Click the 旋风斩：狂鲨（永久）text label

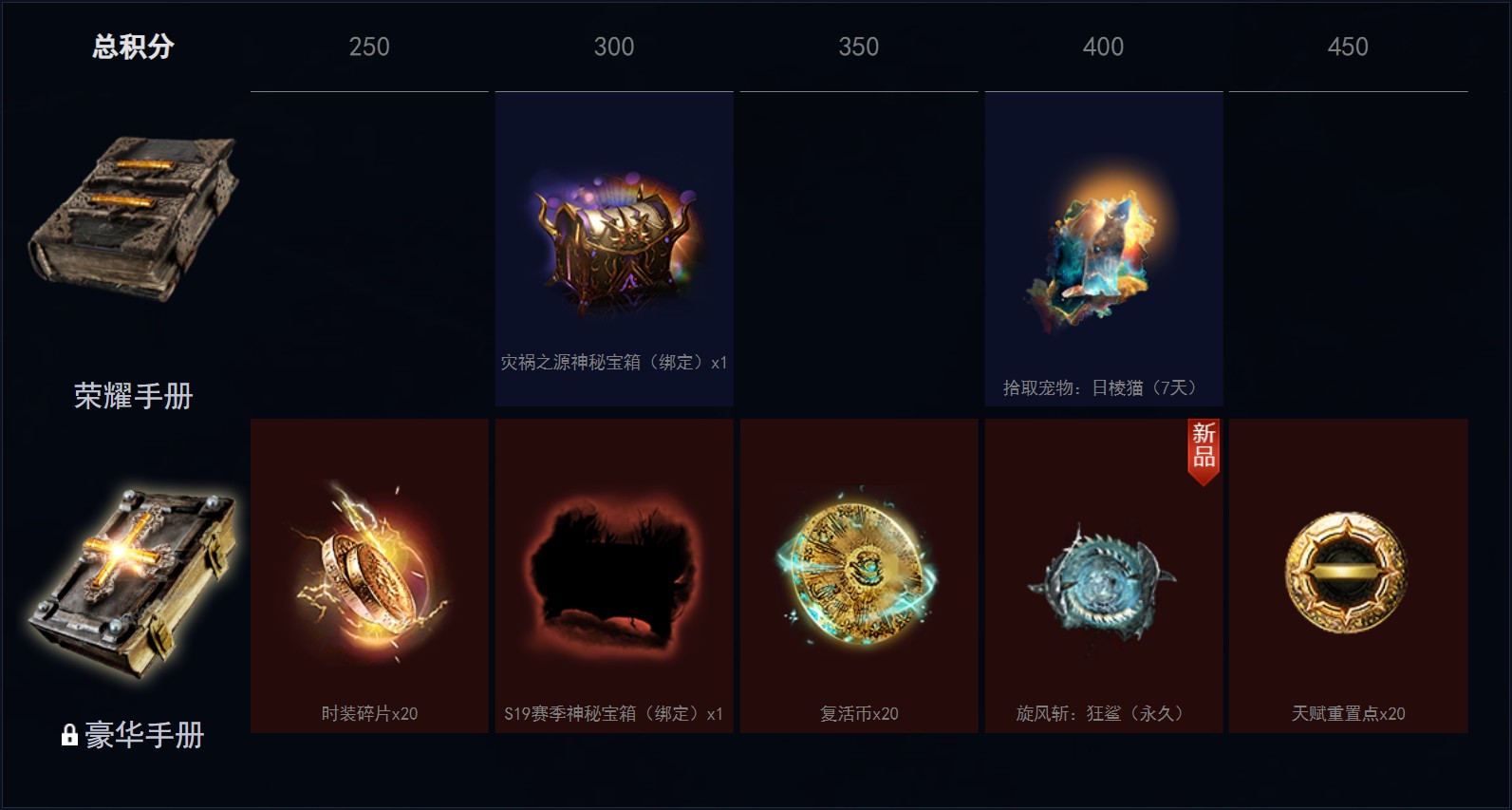(1102, 713)
